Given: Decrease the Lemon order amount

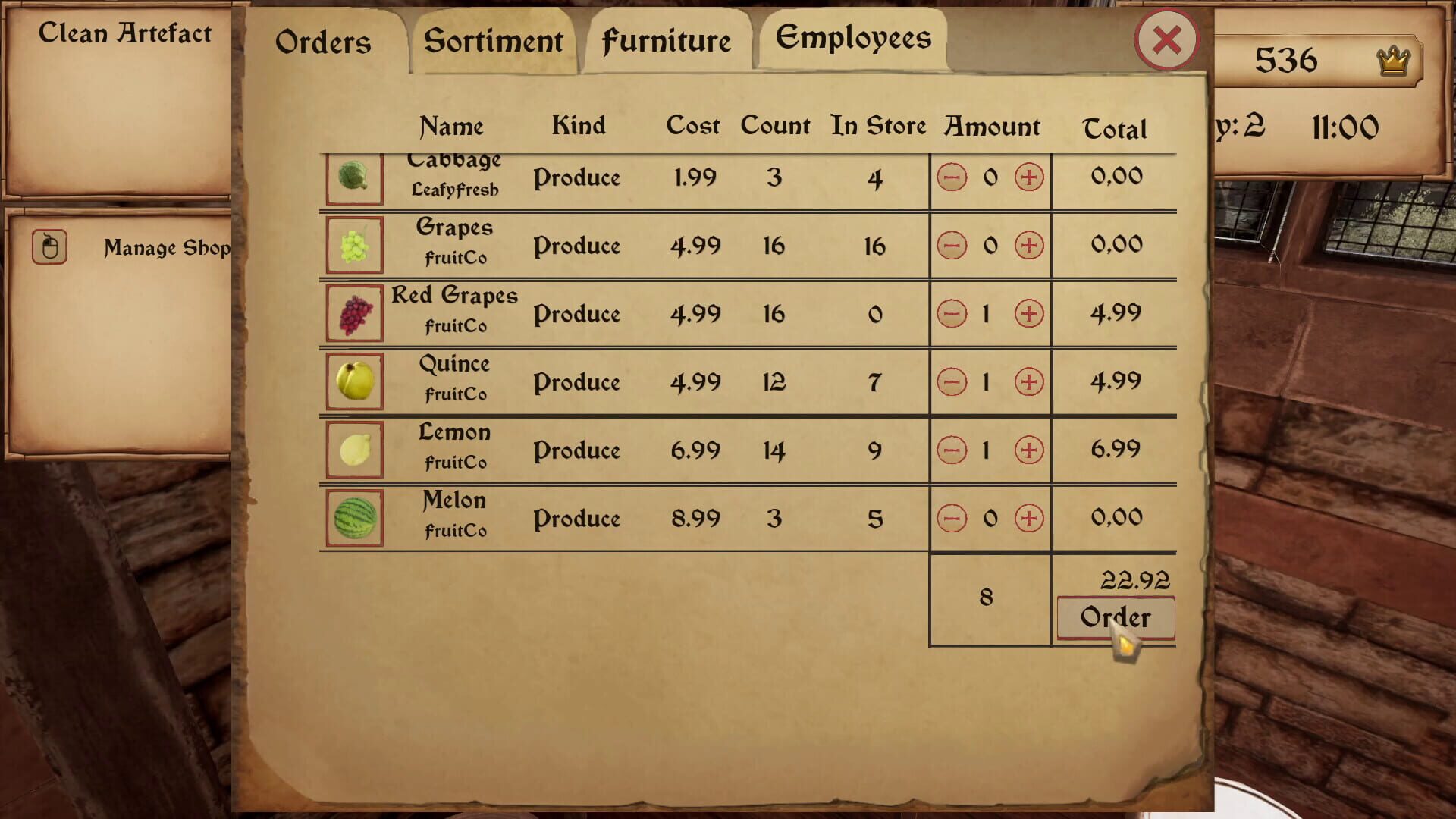Looking at the screenshot, I should click(952, 450).
